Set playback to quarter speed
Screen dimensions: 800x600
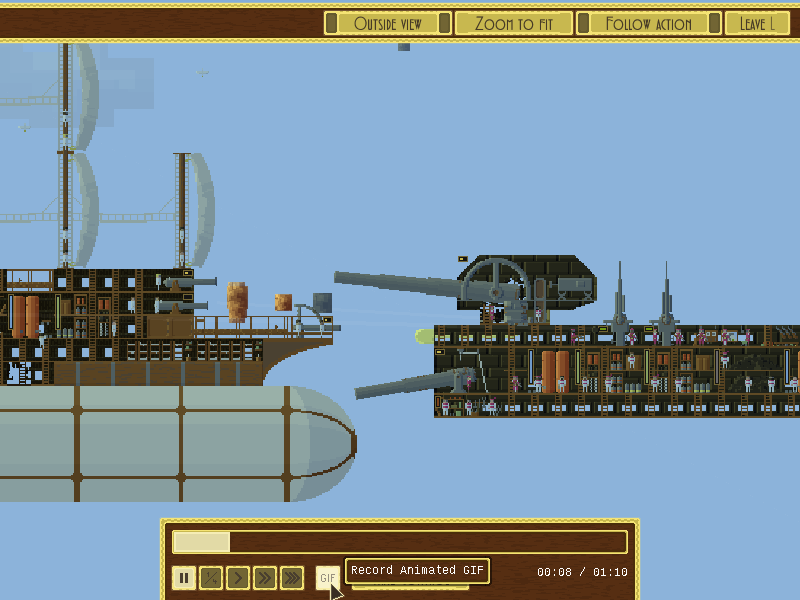pyautogui.click(x=211, y=577)
